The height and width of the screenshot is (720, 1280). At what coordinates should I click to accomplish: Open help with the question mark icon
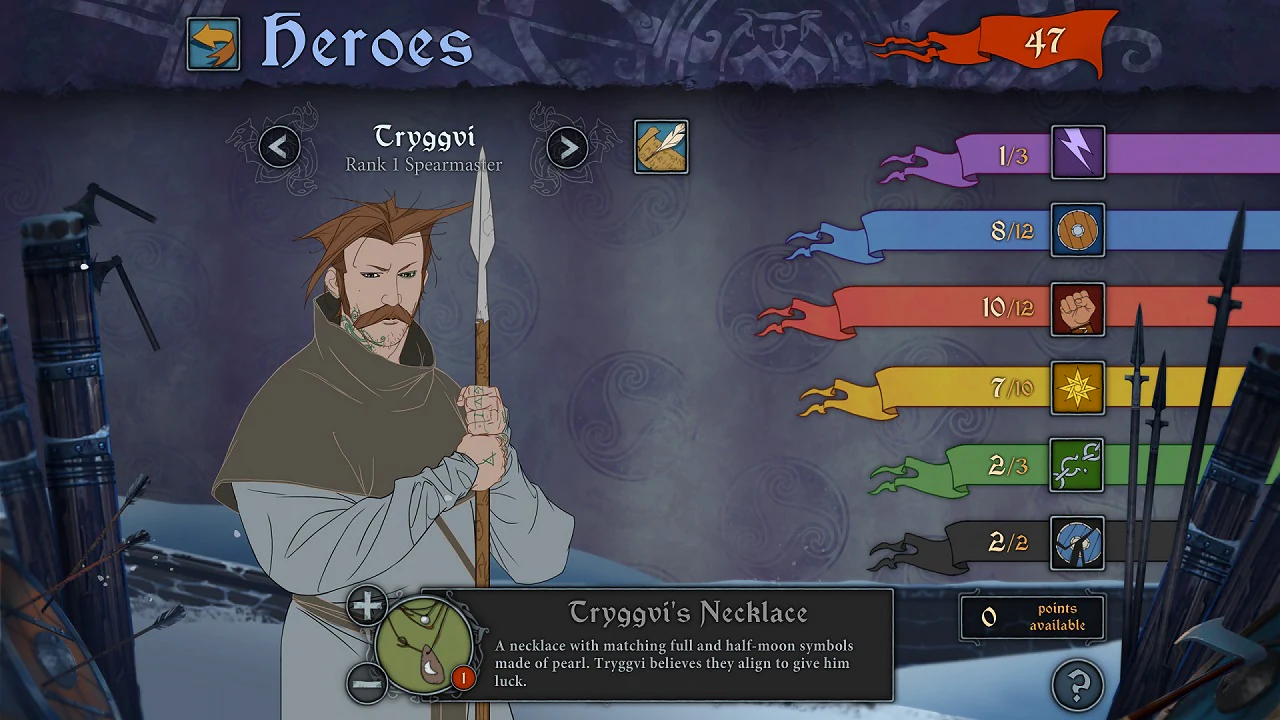pos(1076,685)
